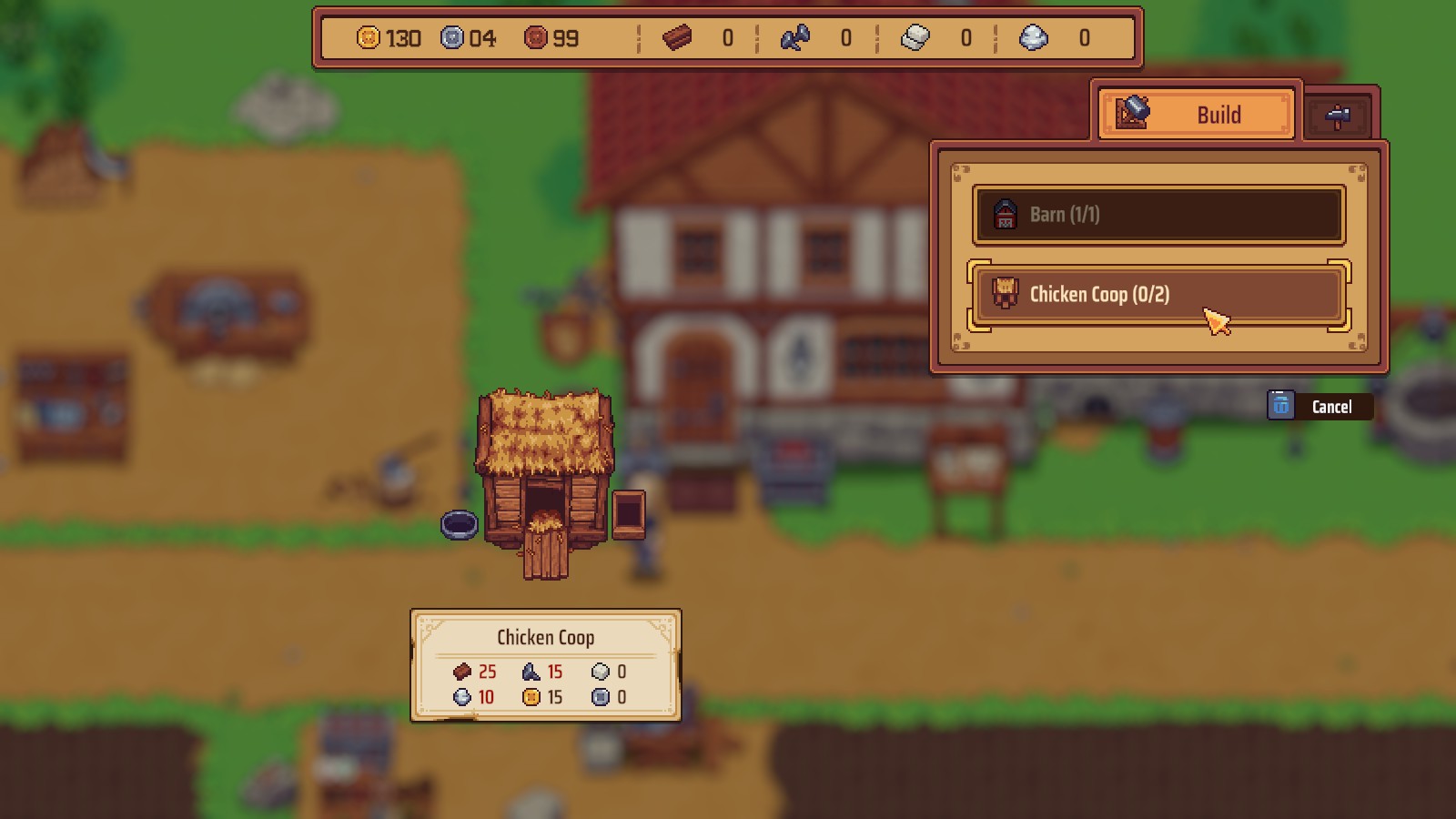Viewport: 1456px width, 819px height.
Task: Open the hammer tab beside Build
Action: (1339, 116)
